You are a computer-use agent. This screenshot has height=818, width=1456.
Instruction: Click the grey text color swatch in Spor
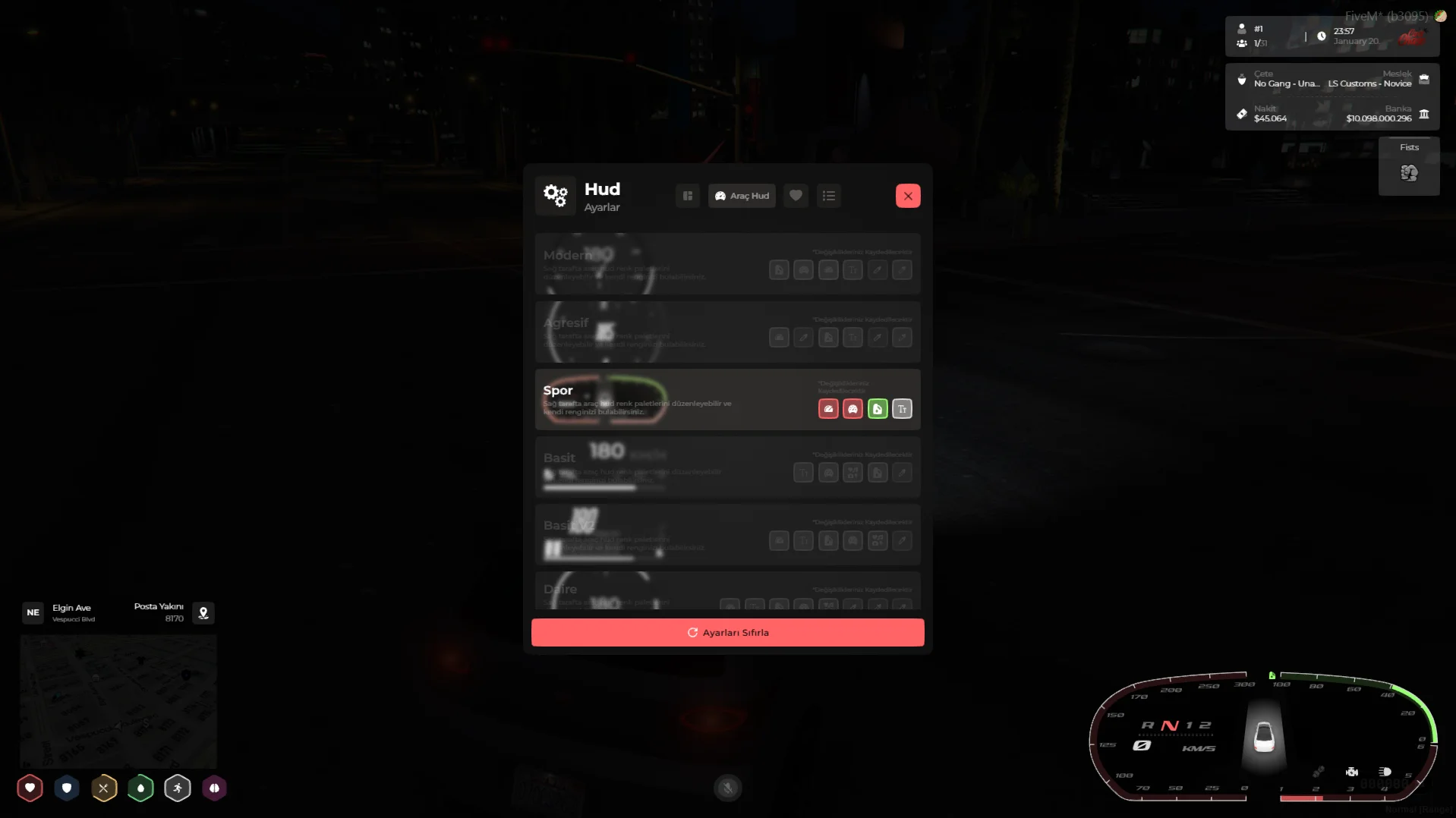click(x=902, y=409)
